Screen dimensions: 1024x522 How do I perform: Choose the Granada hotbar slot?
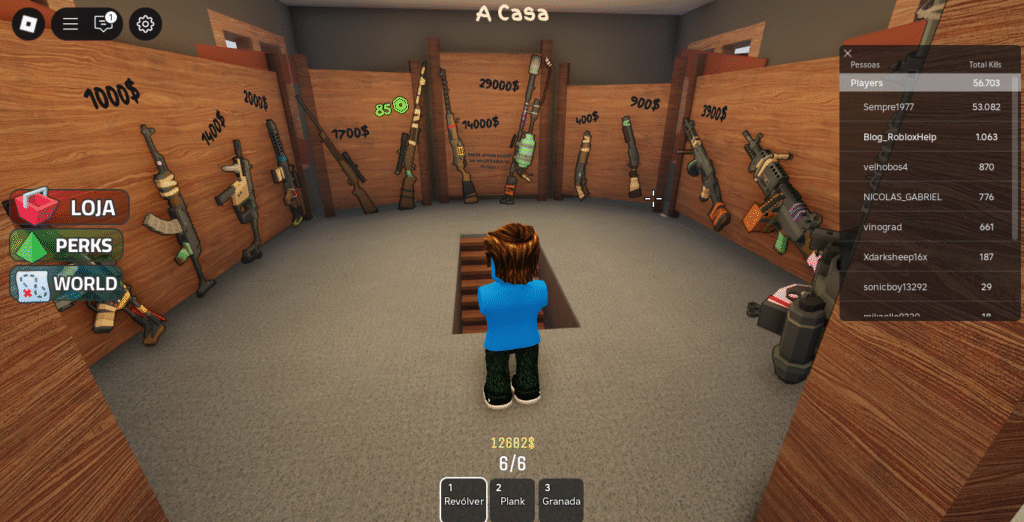[561, 498]
